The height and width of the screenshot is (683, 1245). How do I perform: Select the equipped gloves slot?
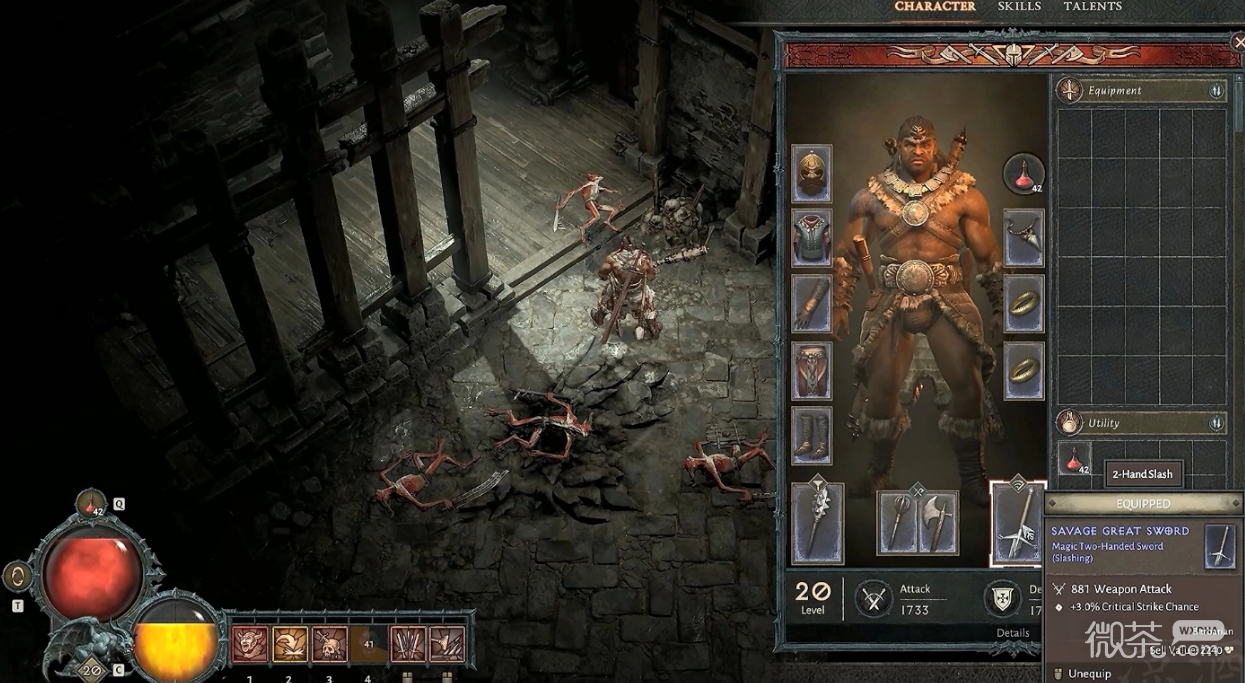[x=812, y=304]
